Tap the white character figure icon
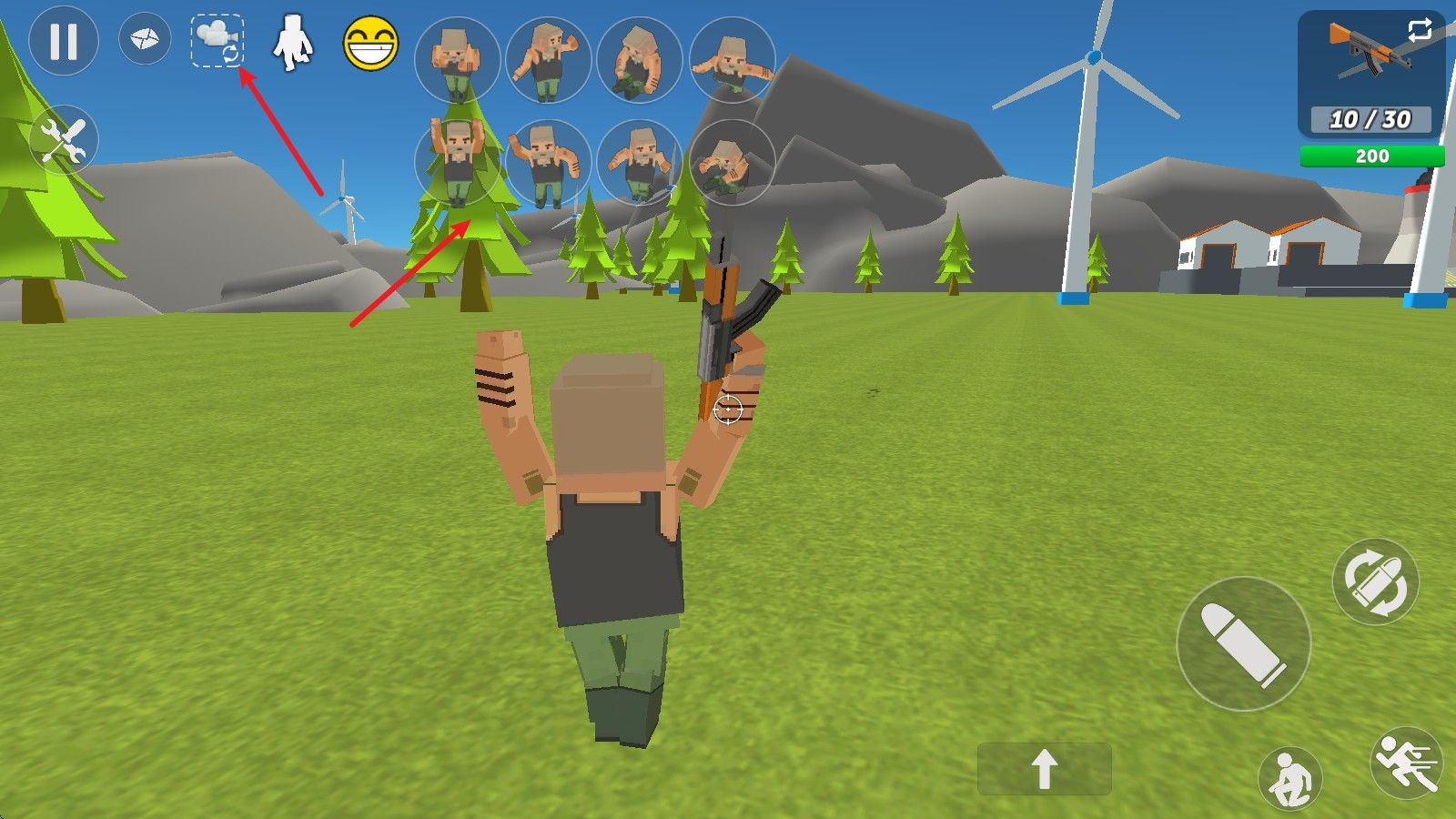Viewport: 1456px width, 819px height. click(x=293, y=43)
